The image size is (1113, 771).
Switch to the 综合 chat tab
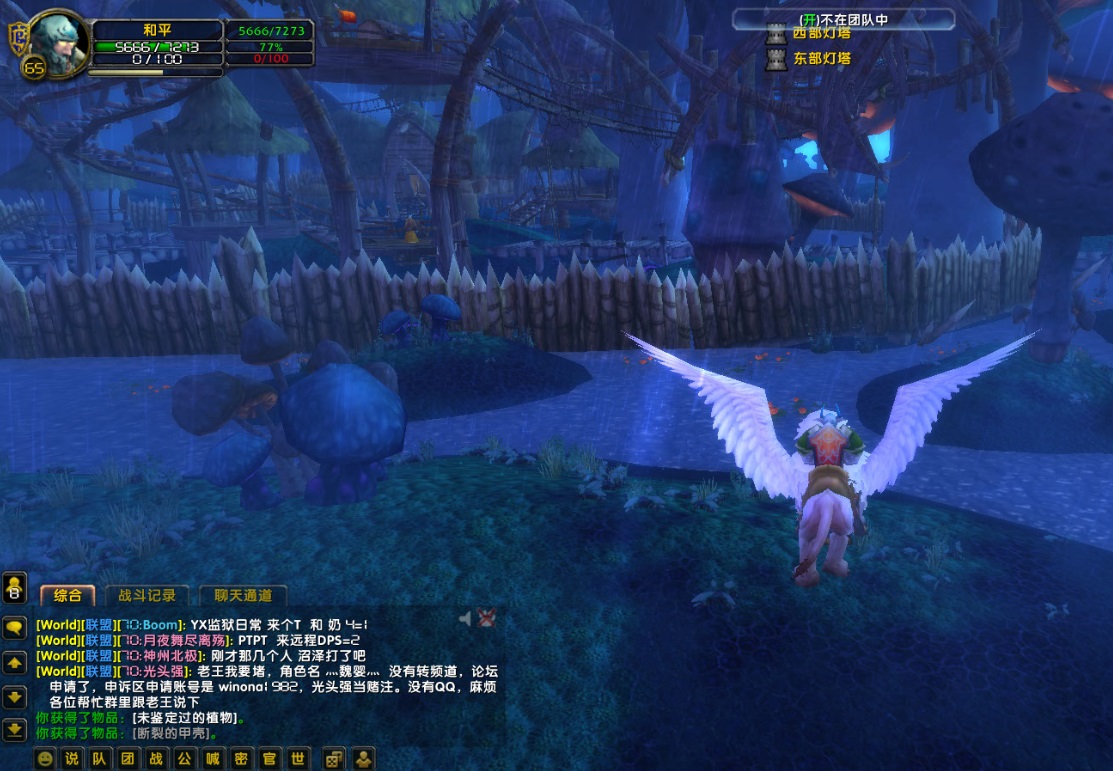68,595
